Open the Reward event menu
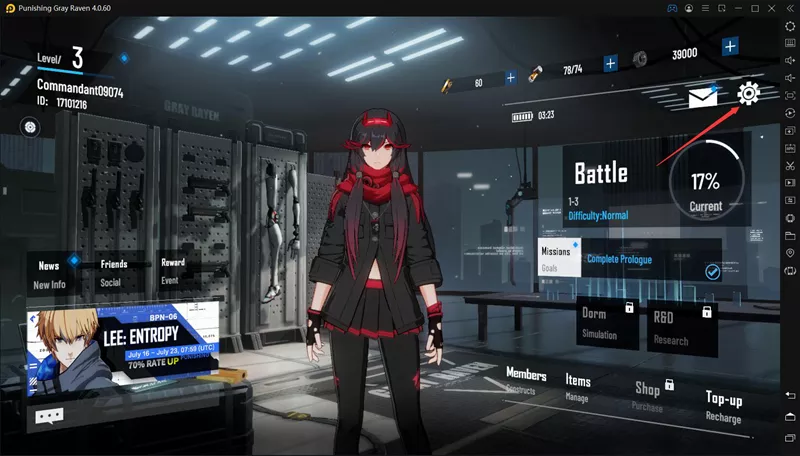 [173, 271]
